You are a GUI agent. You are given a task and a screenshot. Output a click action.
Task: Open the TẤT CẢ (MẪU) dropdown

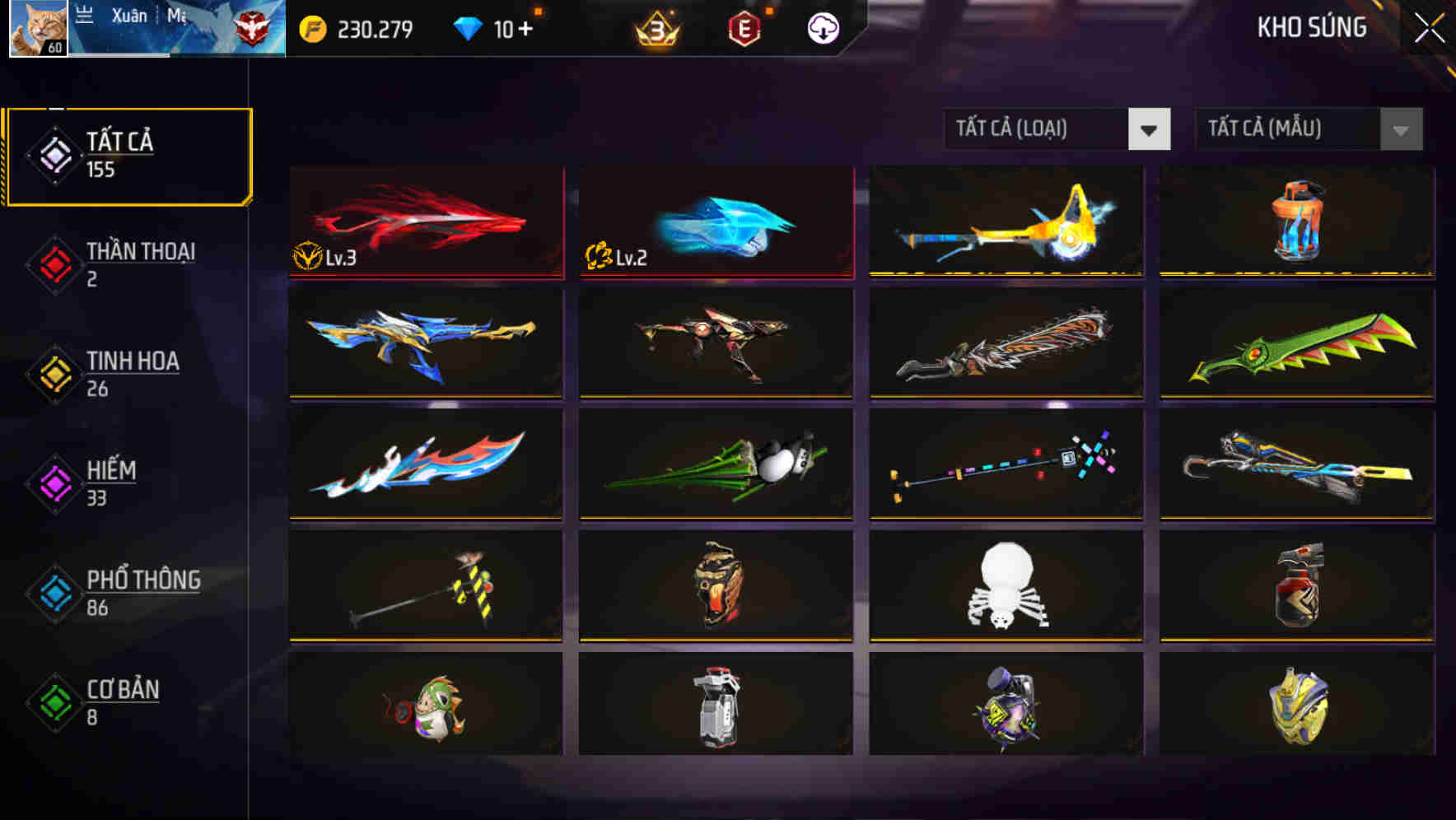click(x=1309, y=129)
